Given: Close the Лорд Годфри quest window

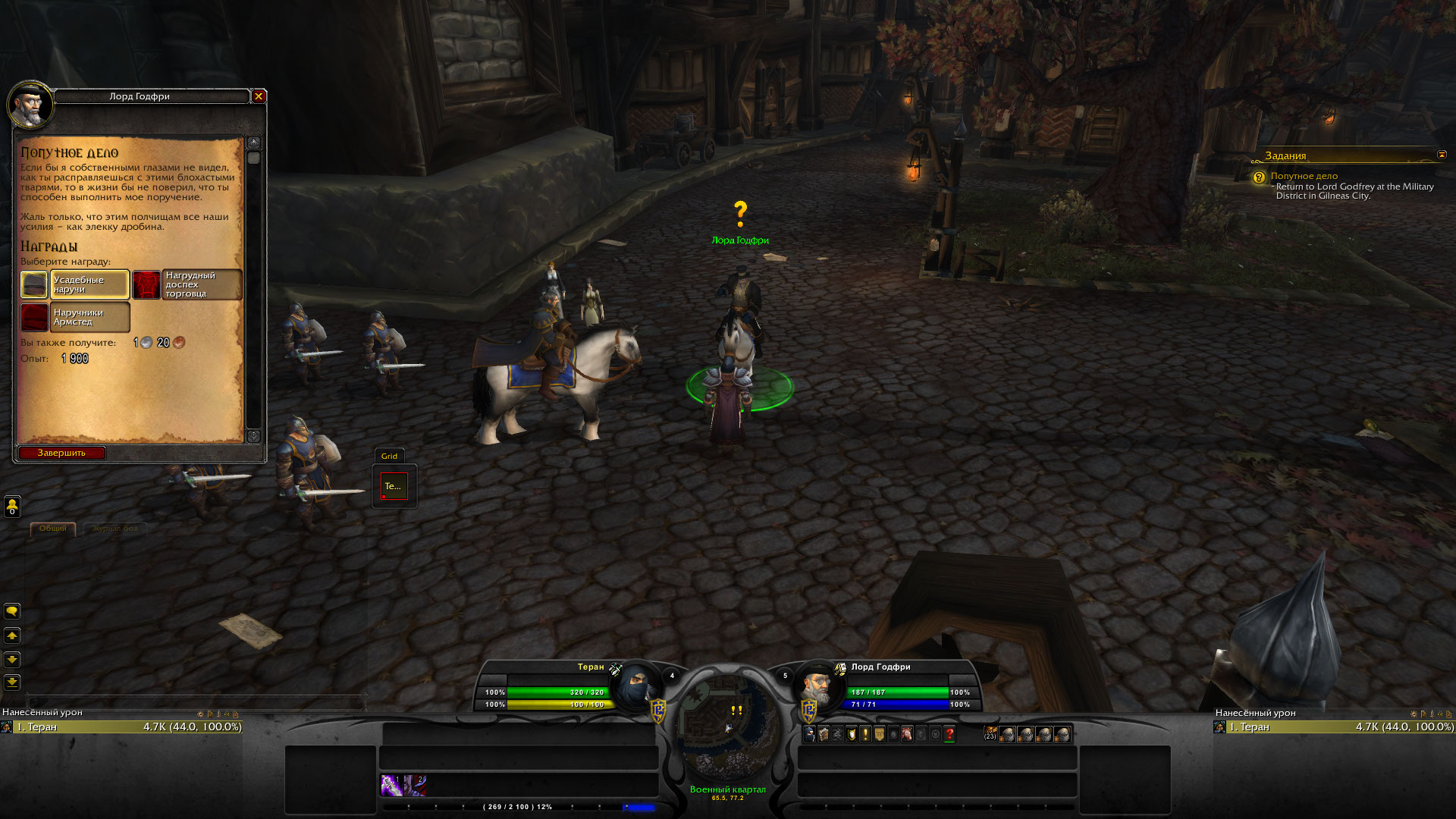Looking at the screenshot, I should (x=259, y=96).
